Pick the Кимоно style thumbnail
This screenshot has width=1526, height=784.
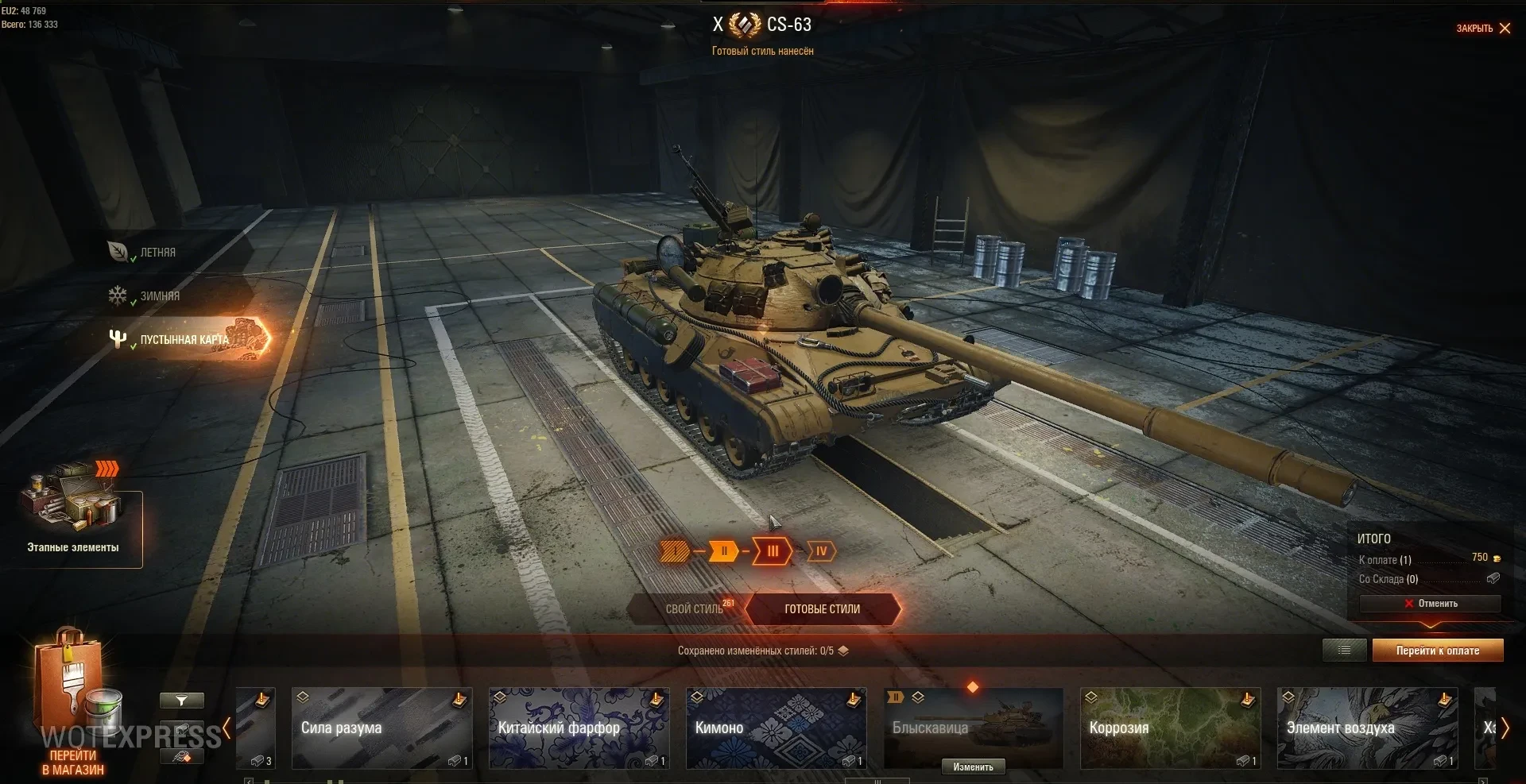click(x=776, y=728)
